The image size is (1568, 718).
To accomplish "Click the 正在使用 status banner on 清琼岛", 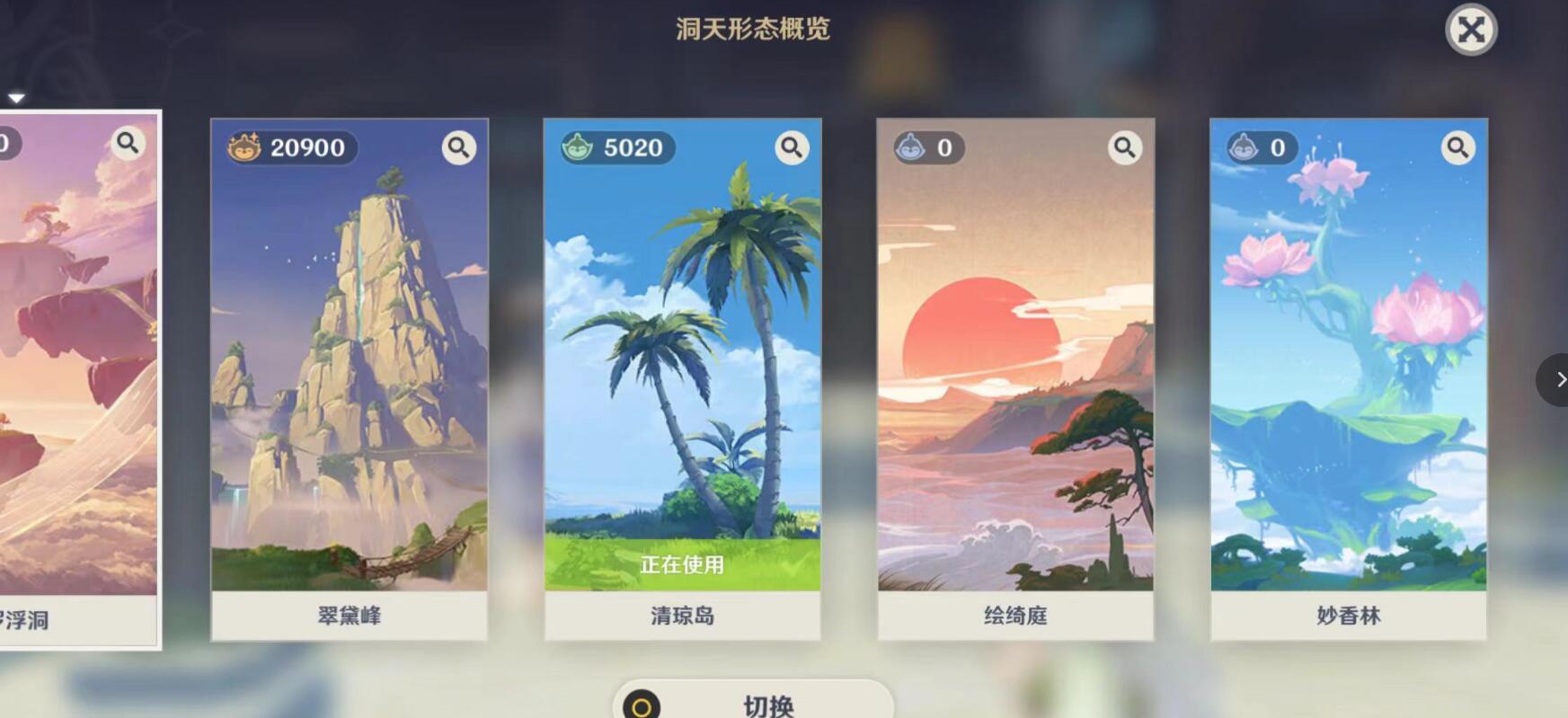I will (683, 565).
